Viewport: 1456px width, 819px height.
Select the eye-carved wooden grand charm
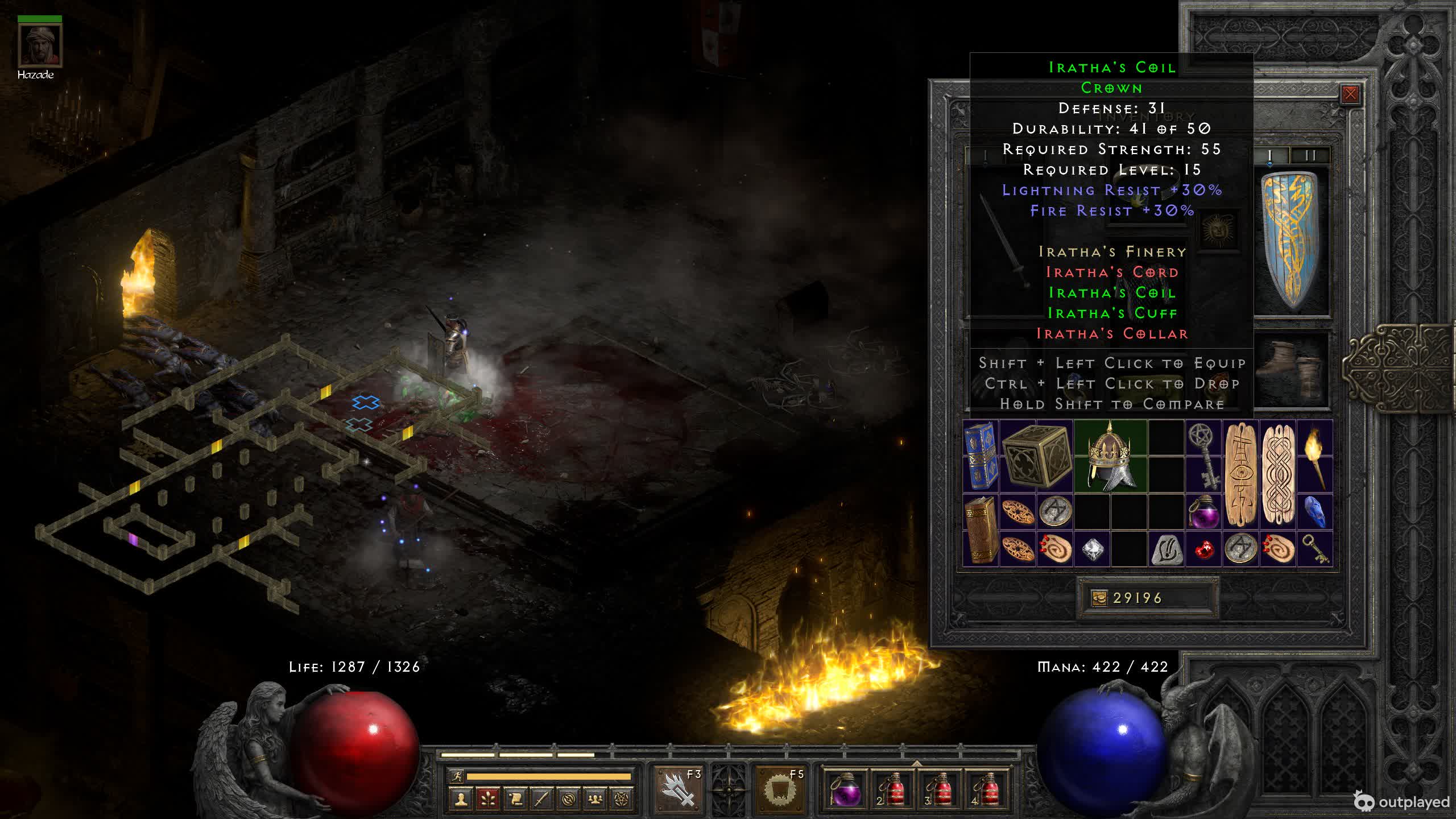coord(1240,474)
